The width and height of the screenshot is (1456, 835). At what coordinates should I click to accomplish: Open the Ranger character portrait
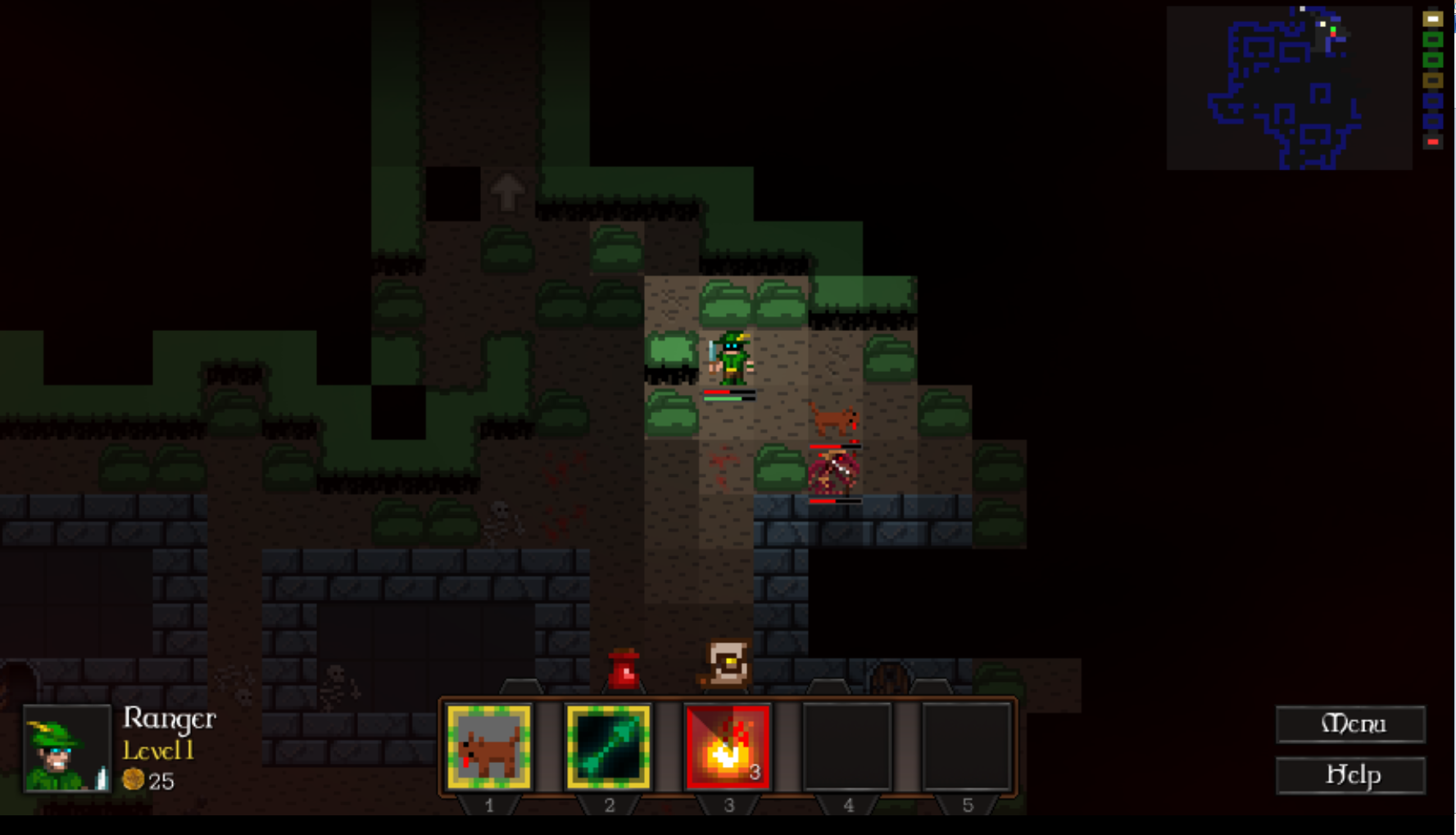tap(66, 749)
